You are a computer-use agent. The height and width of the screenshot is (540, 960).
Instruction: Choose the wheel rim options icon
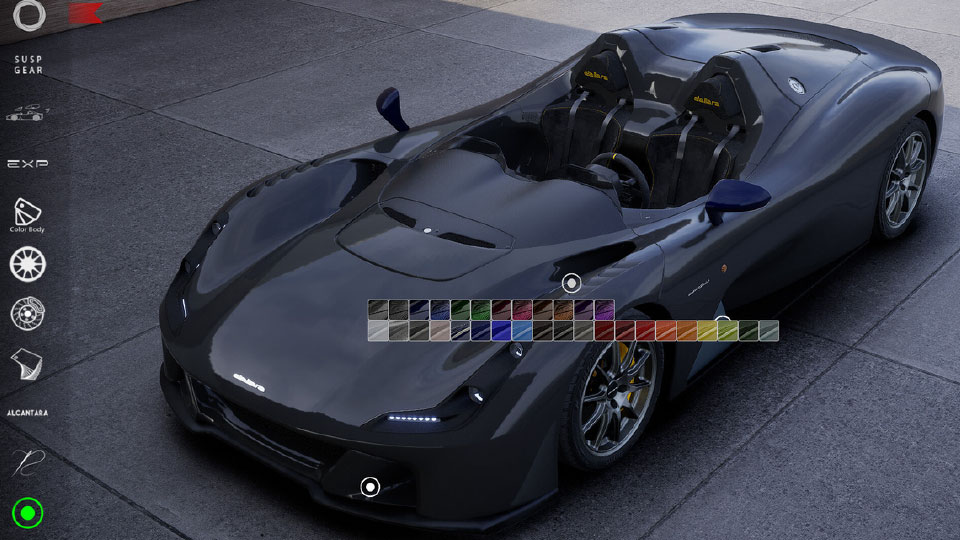click(x=28, y=264)
